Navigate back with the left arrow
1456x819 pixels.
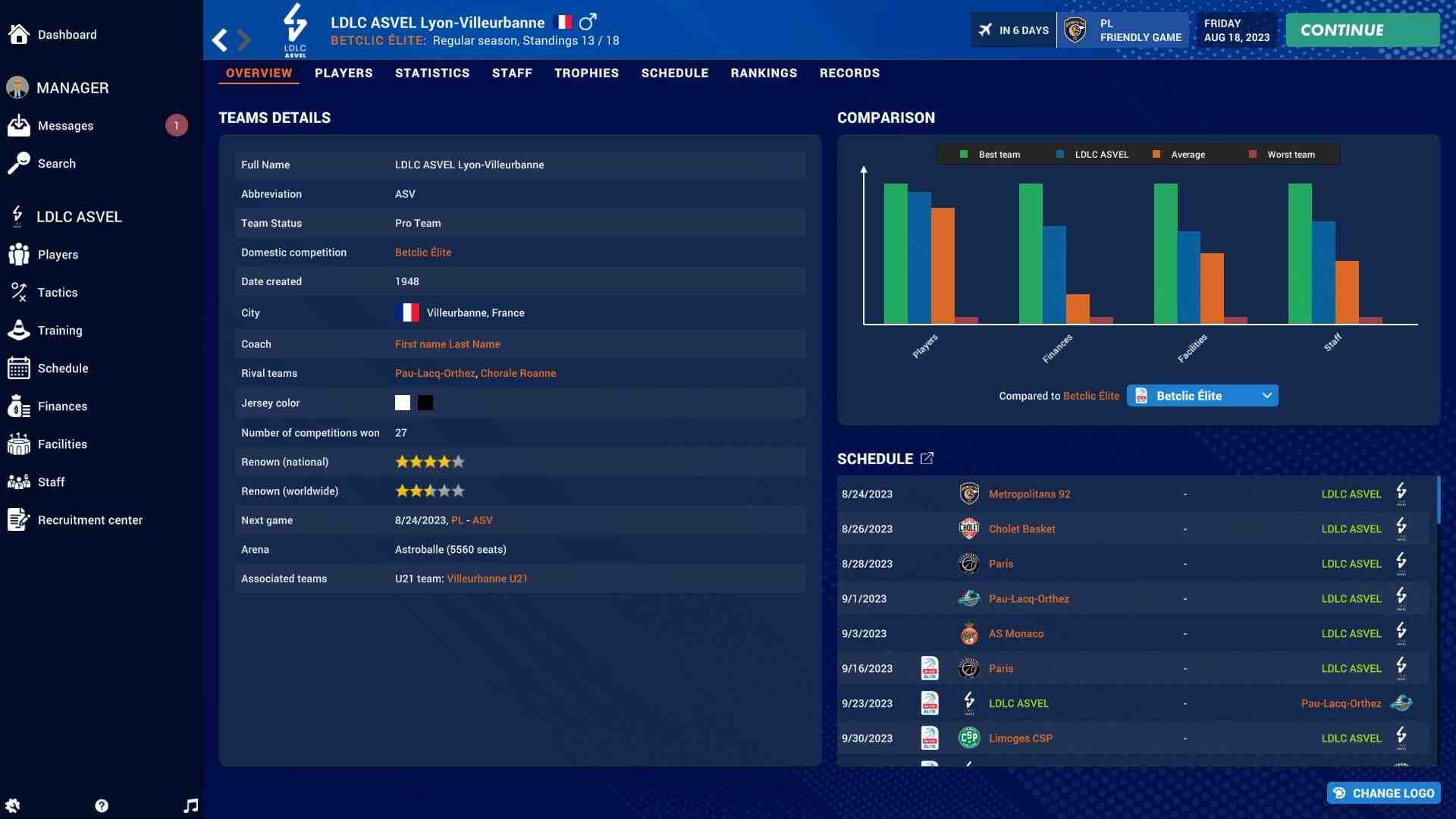coord(220,39)
